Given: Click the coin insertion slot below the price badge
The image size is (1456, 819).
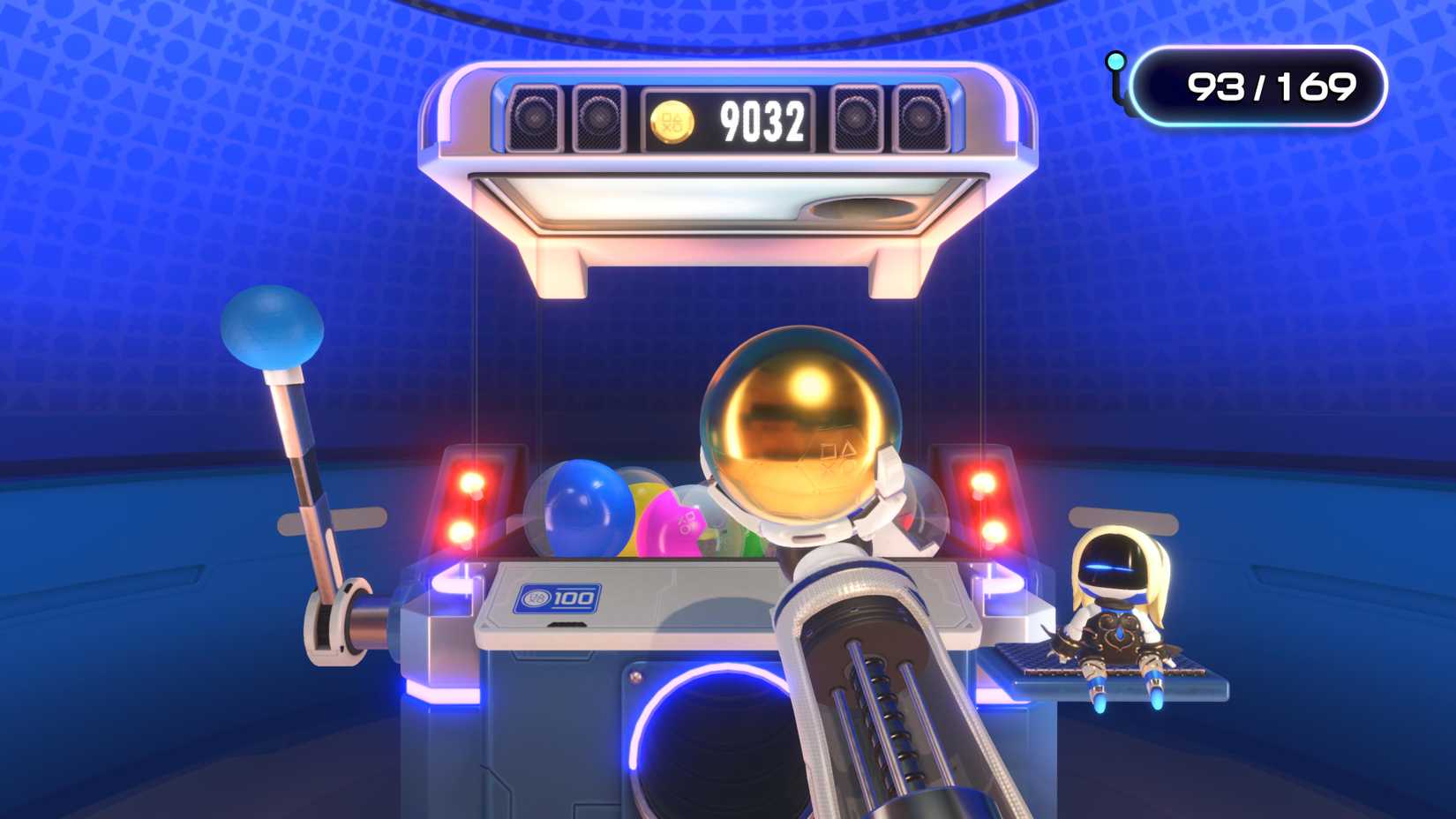Looking at the screenshot, I should click(566, 625).
